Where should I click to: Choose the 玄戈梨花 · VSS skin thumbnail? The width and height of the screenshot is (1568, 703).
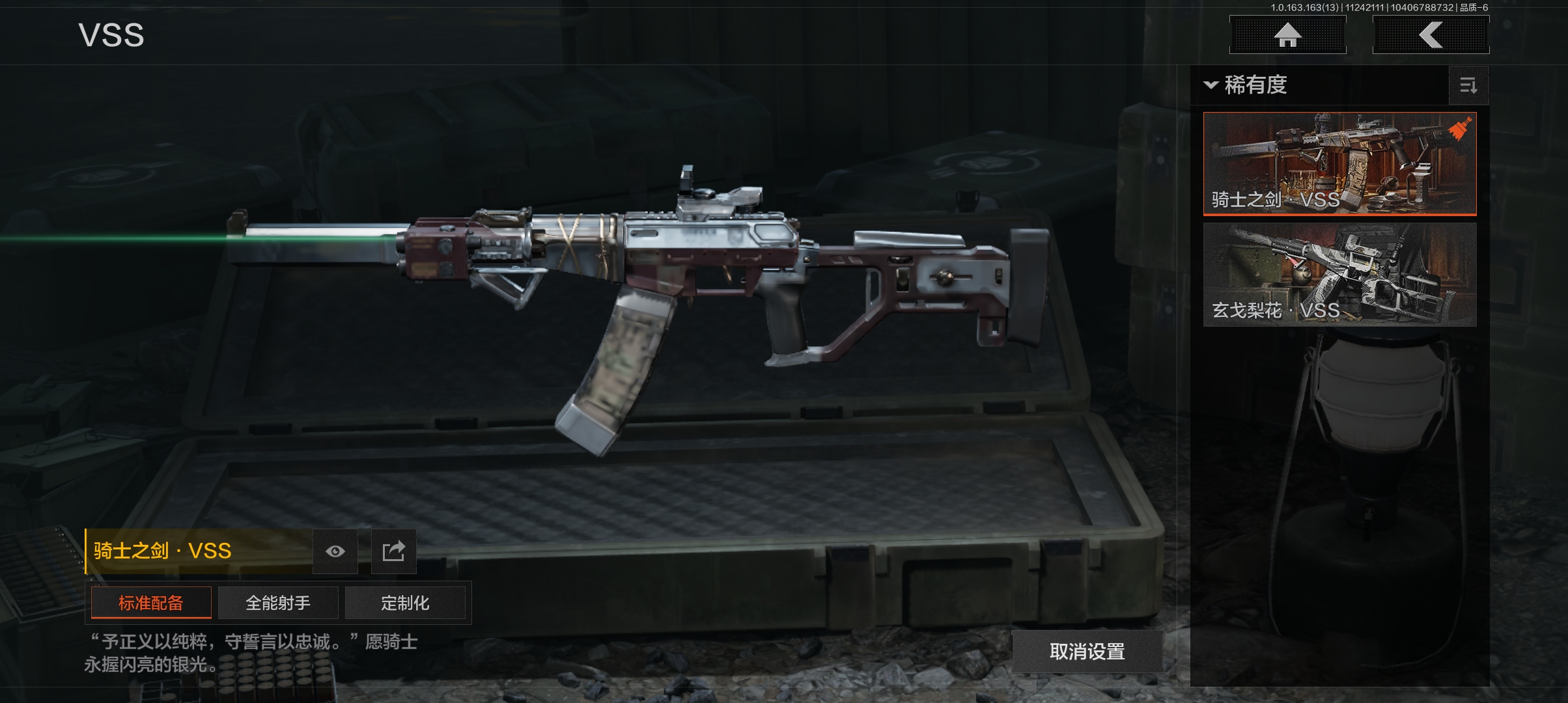(x=1339, y=274)
